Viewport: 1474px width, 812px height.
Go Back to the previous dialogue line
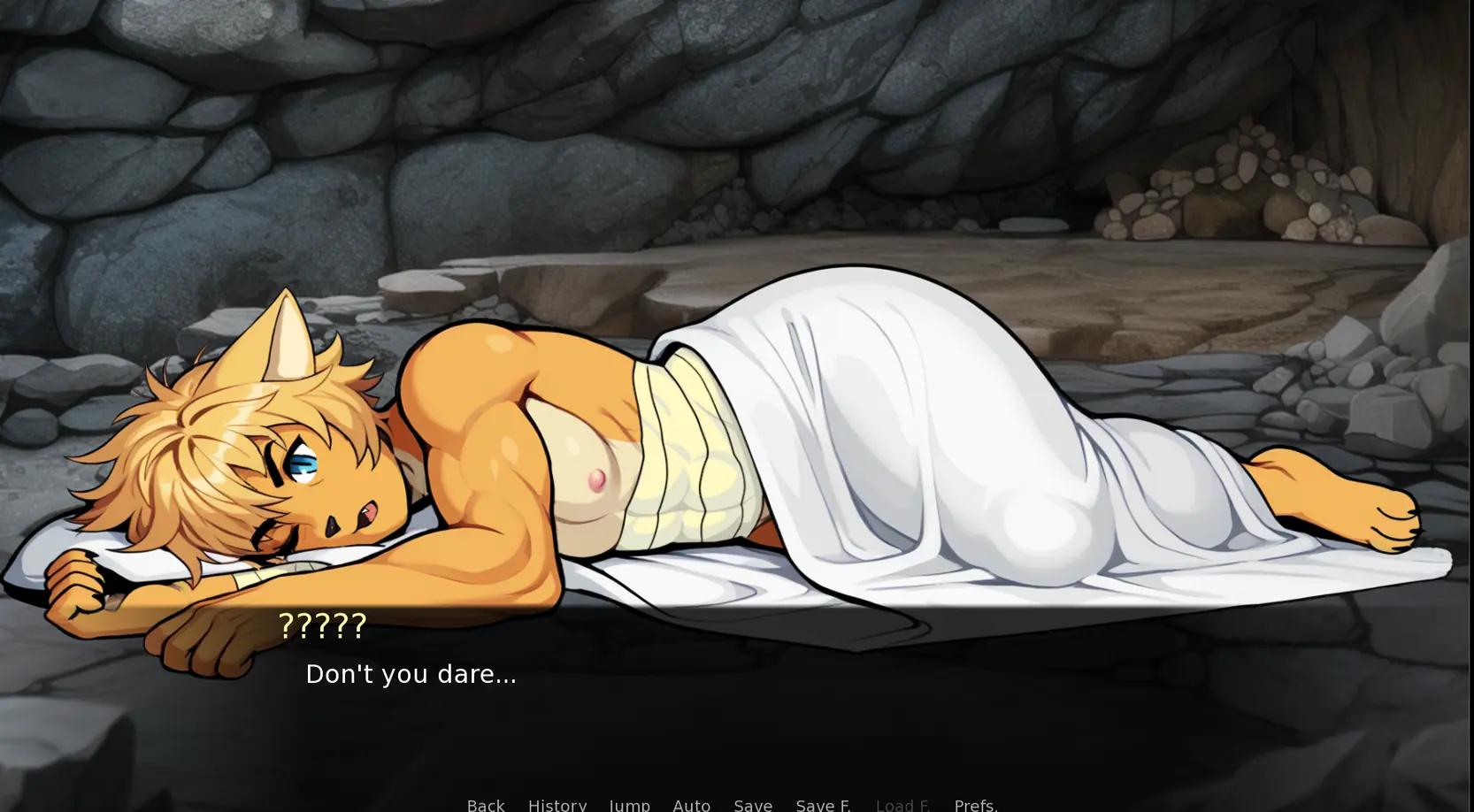pos(486,804)
